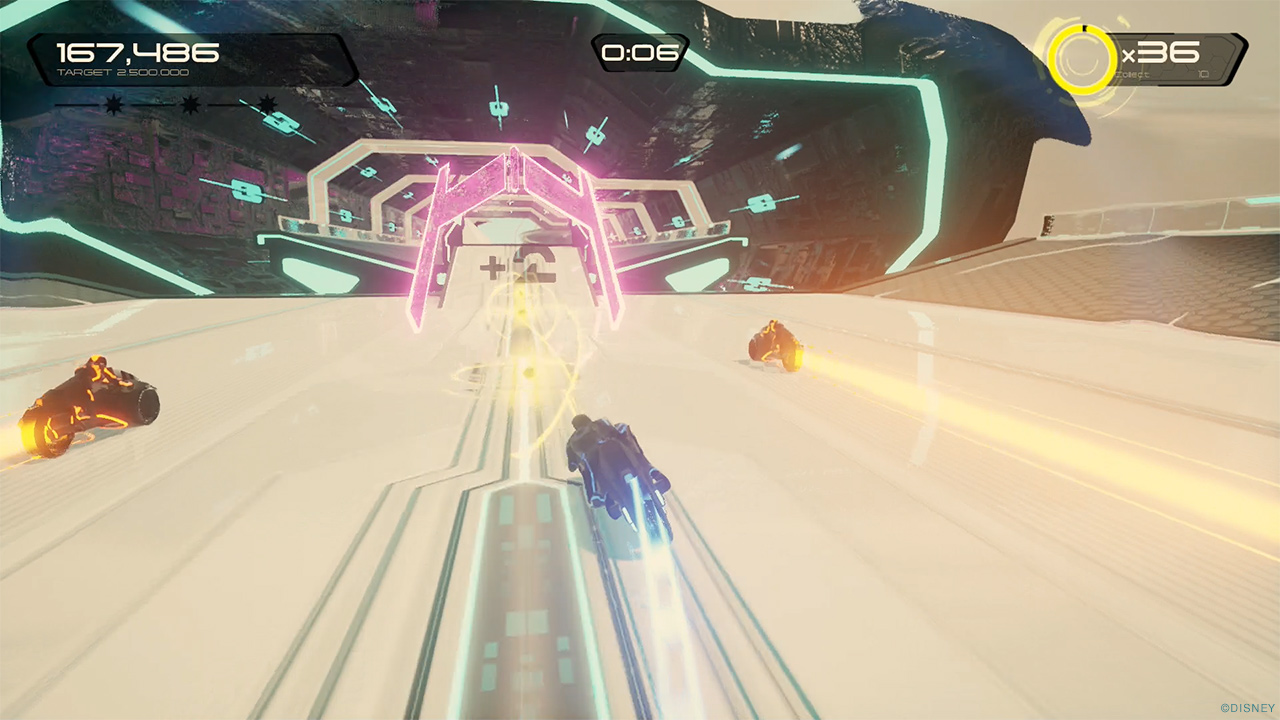Select the 0:06 countdown timer
Viewport: 1280px width, 720px height.
640,53
